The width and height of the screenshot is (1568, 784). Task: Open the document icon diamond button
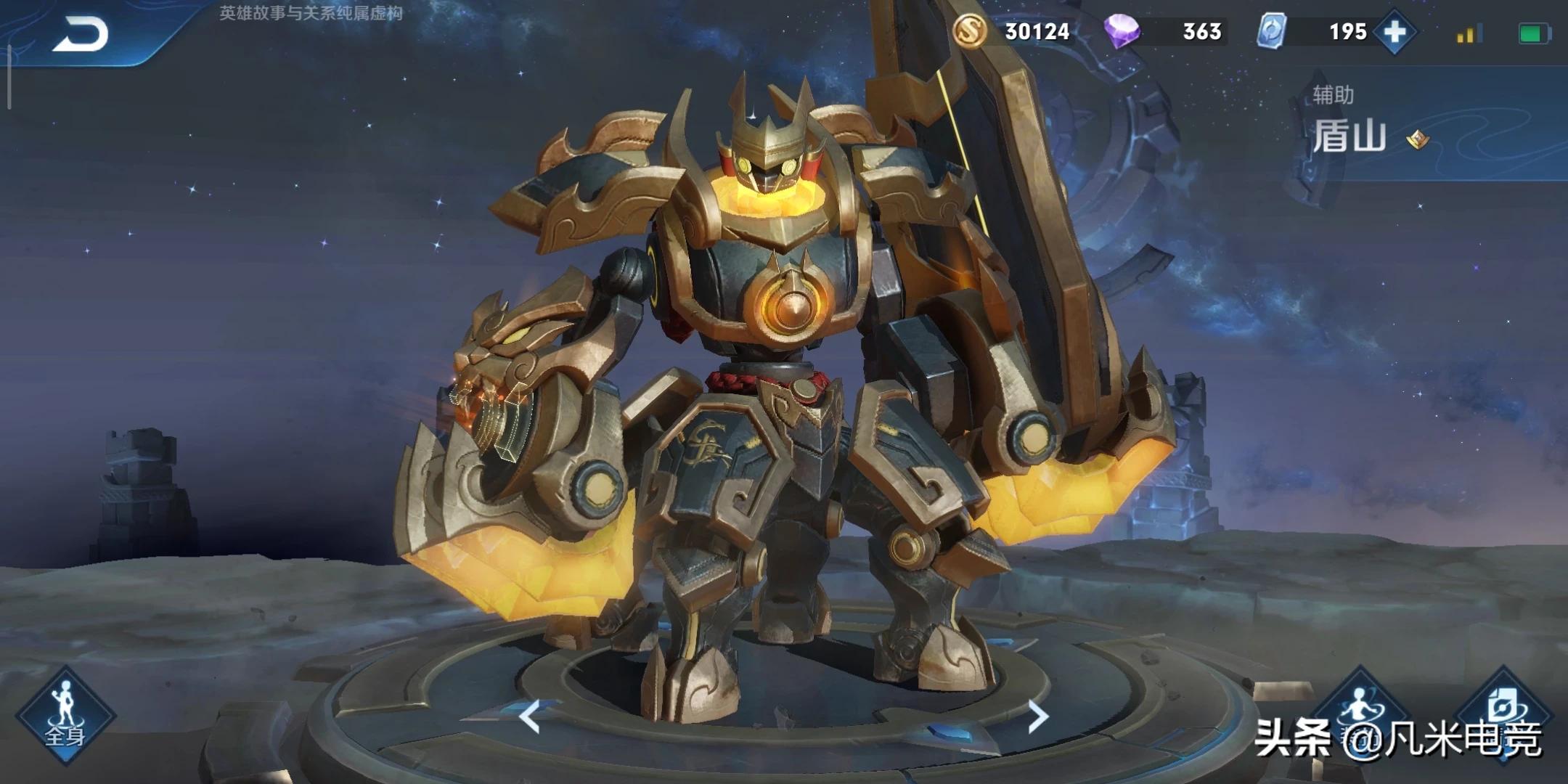point(1503,708)
